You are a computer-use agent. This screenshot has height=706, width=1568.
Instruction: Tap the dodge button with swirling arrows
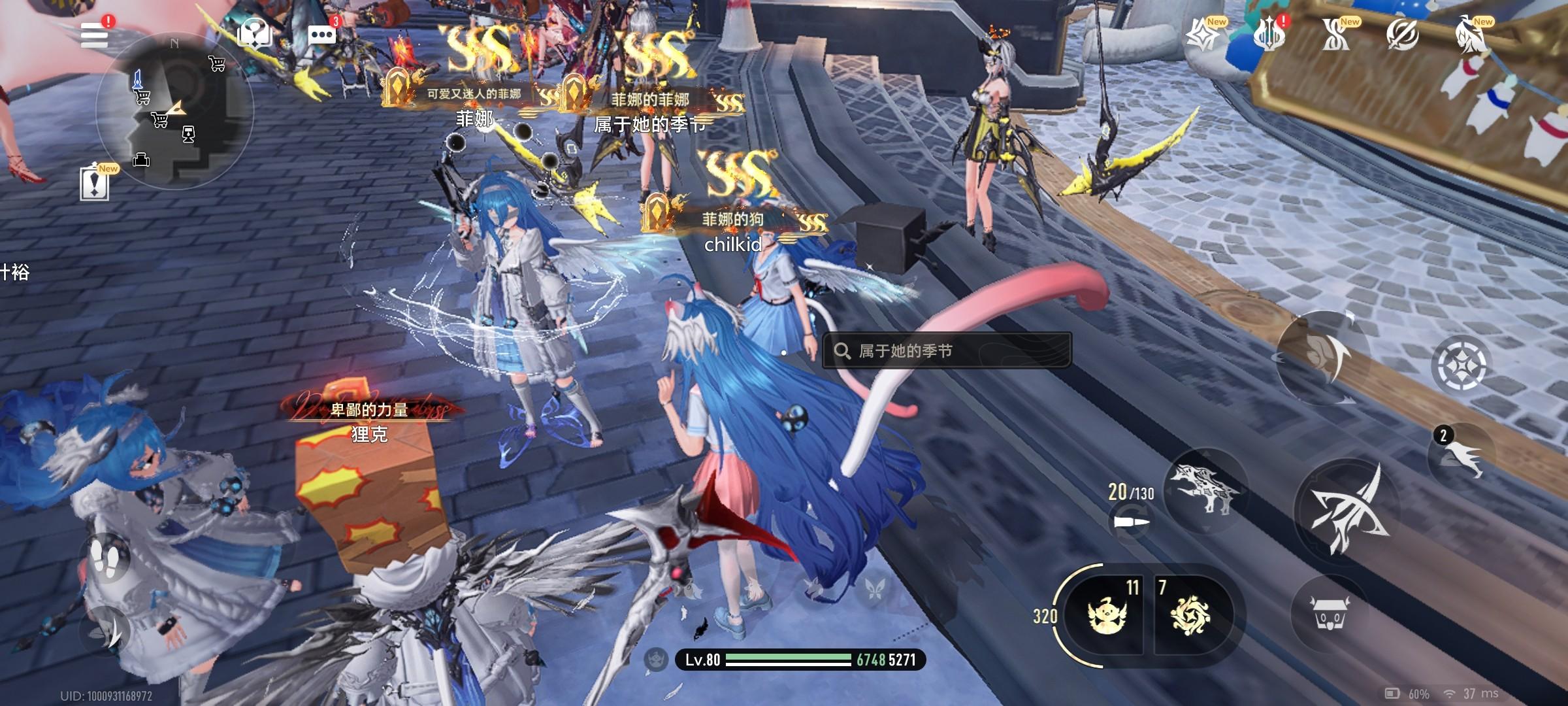tap(1322, 357)
